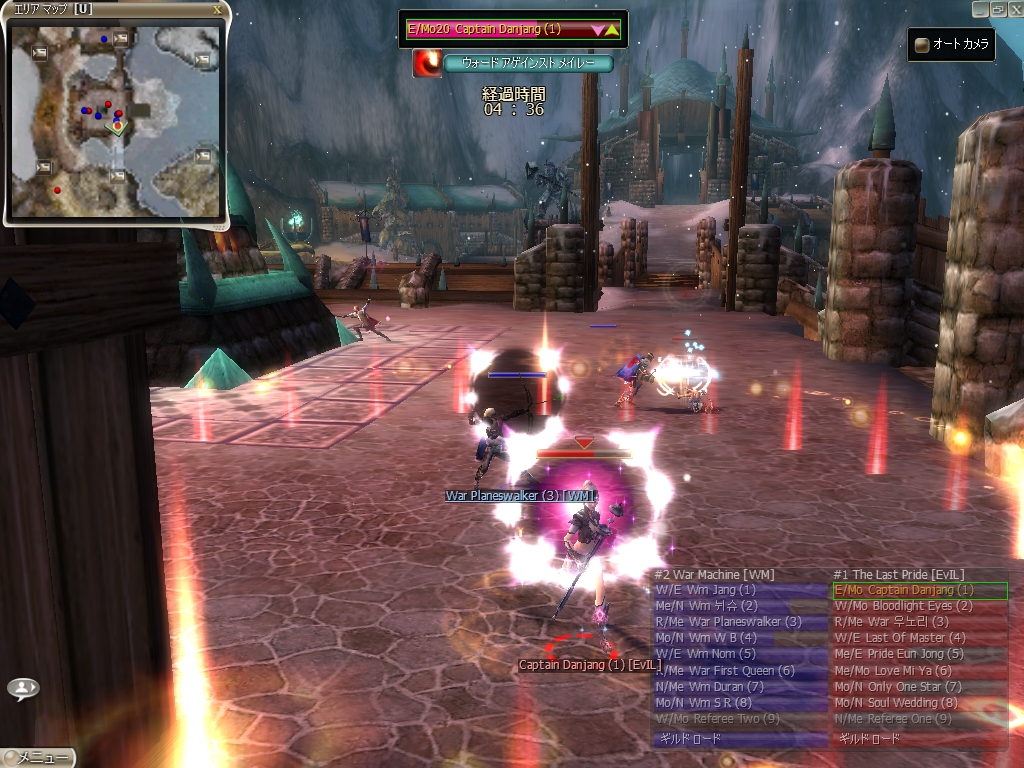Viewport: 1024px width, 768px height.
Task: Toggle the auto camera checkbox
Action: (x=921, y=45)
